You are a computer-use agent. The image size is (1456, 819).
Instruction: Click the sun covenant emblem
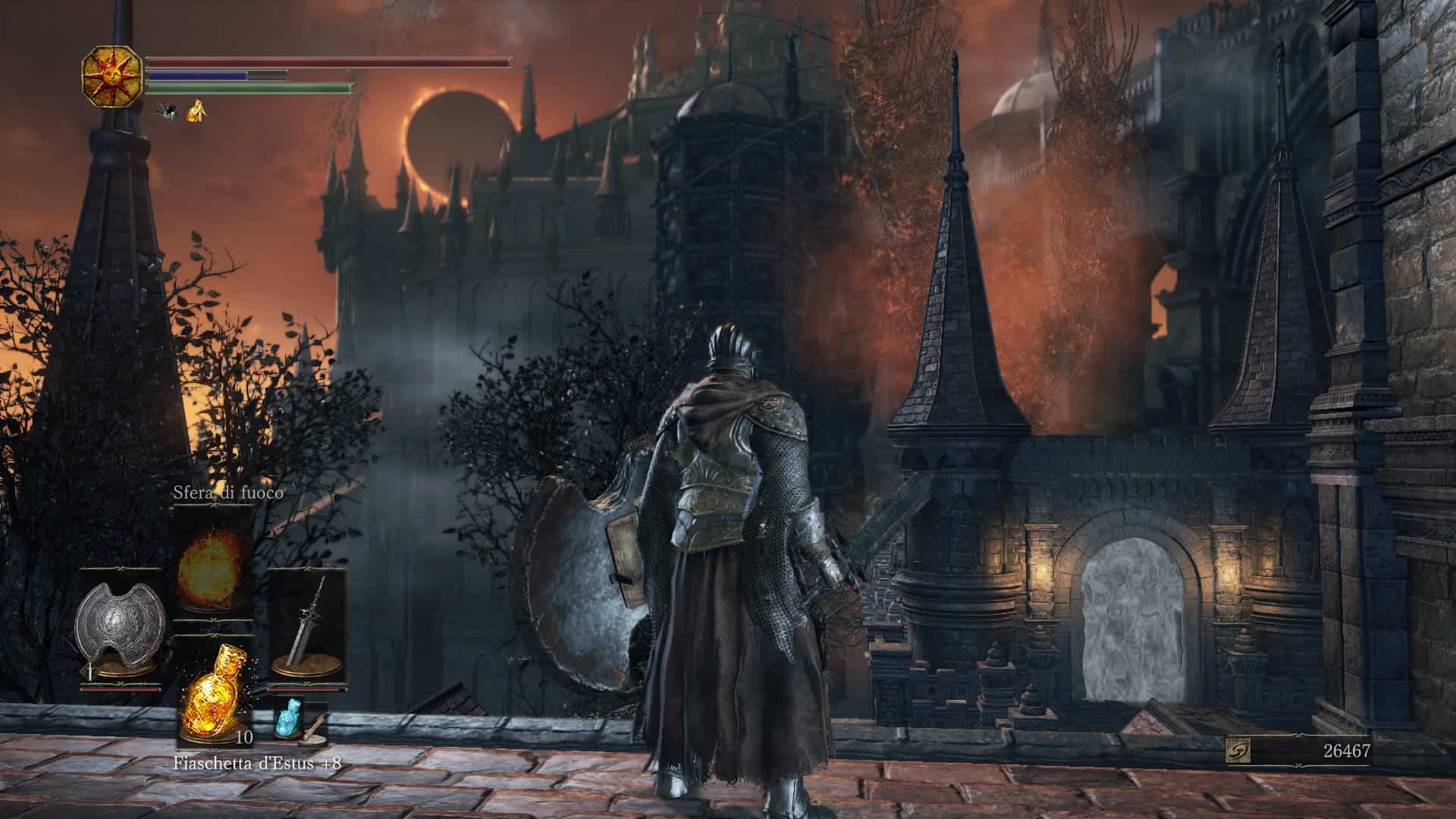click(x=112, y=76)
